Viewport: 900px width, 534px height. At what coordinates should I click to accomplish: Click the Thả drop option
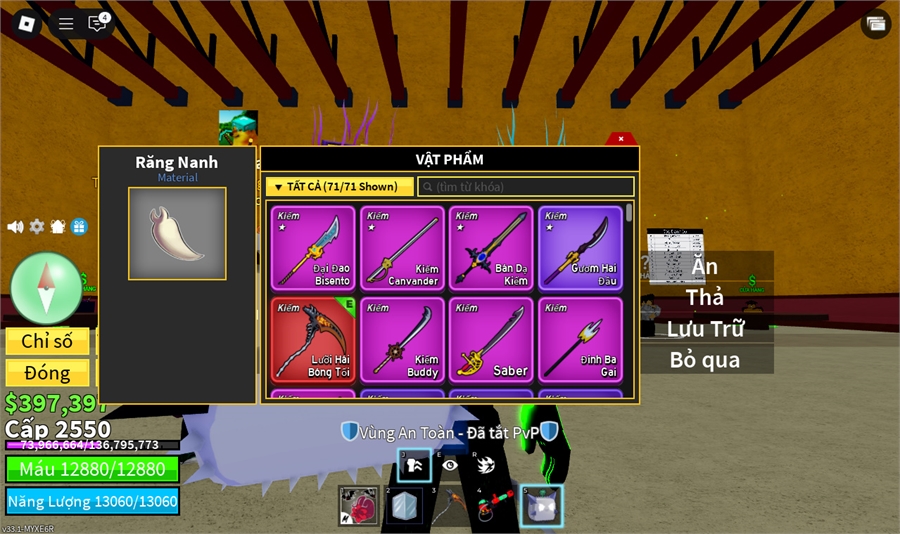(x=705, y=297)
